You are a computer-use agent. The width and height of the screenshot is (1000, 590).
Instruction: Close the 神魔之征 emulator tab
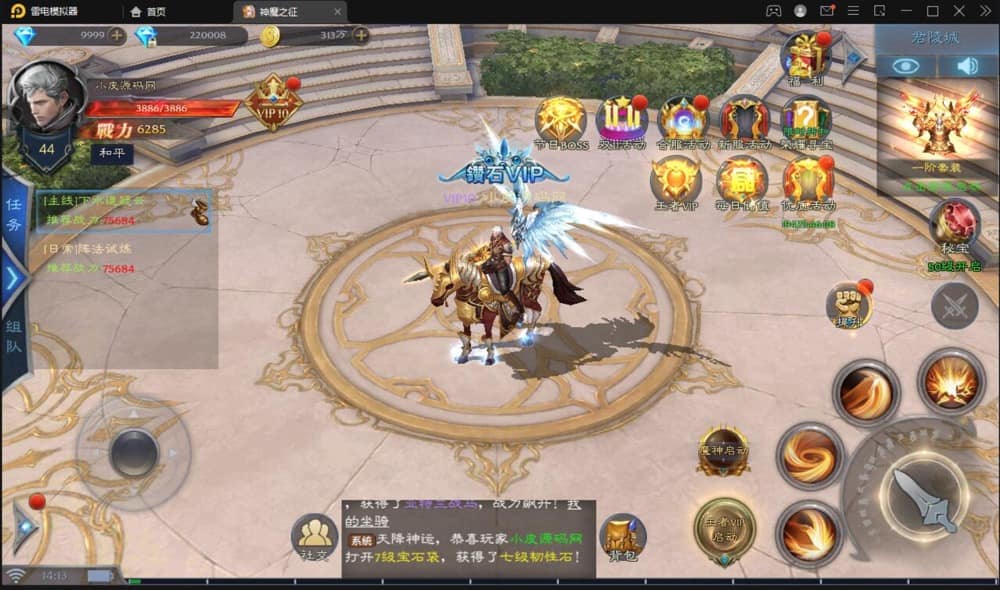pyautogui.click(x=338, y=11)
